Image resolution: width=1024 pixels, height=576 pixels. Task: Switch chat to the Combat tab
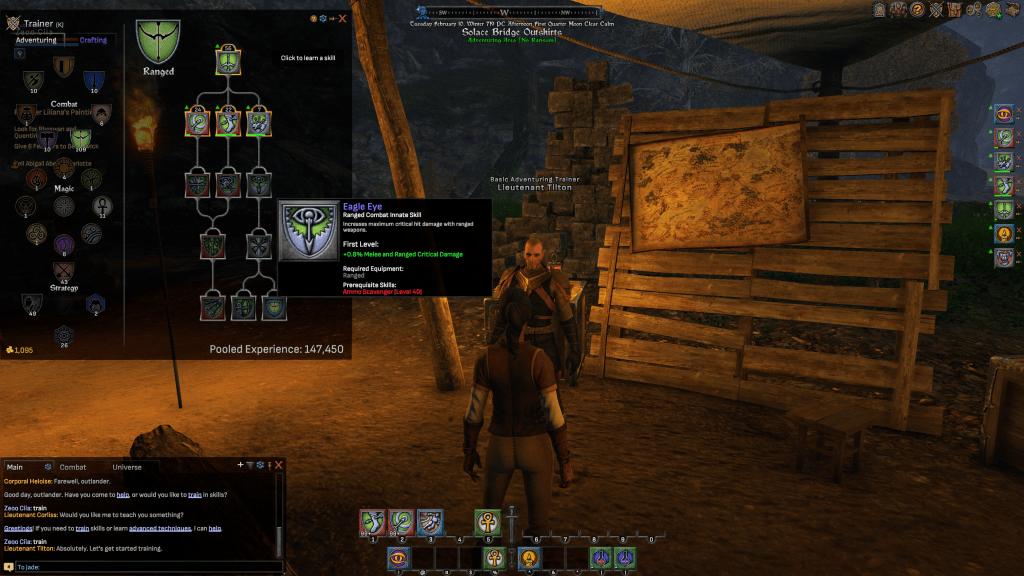[73, 467]
